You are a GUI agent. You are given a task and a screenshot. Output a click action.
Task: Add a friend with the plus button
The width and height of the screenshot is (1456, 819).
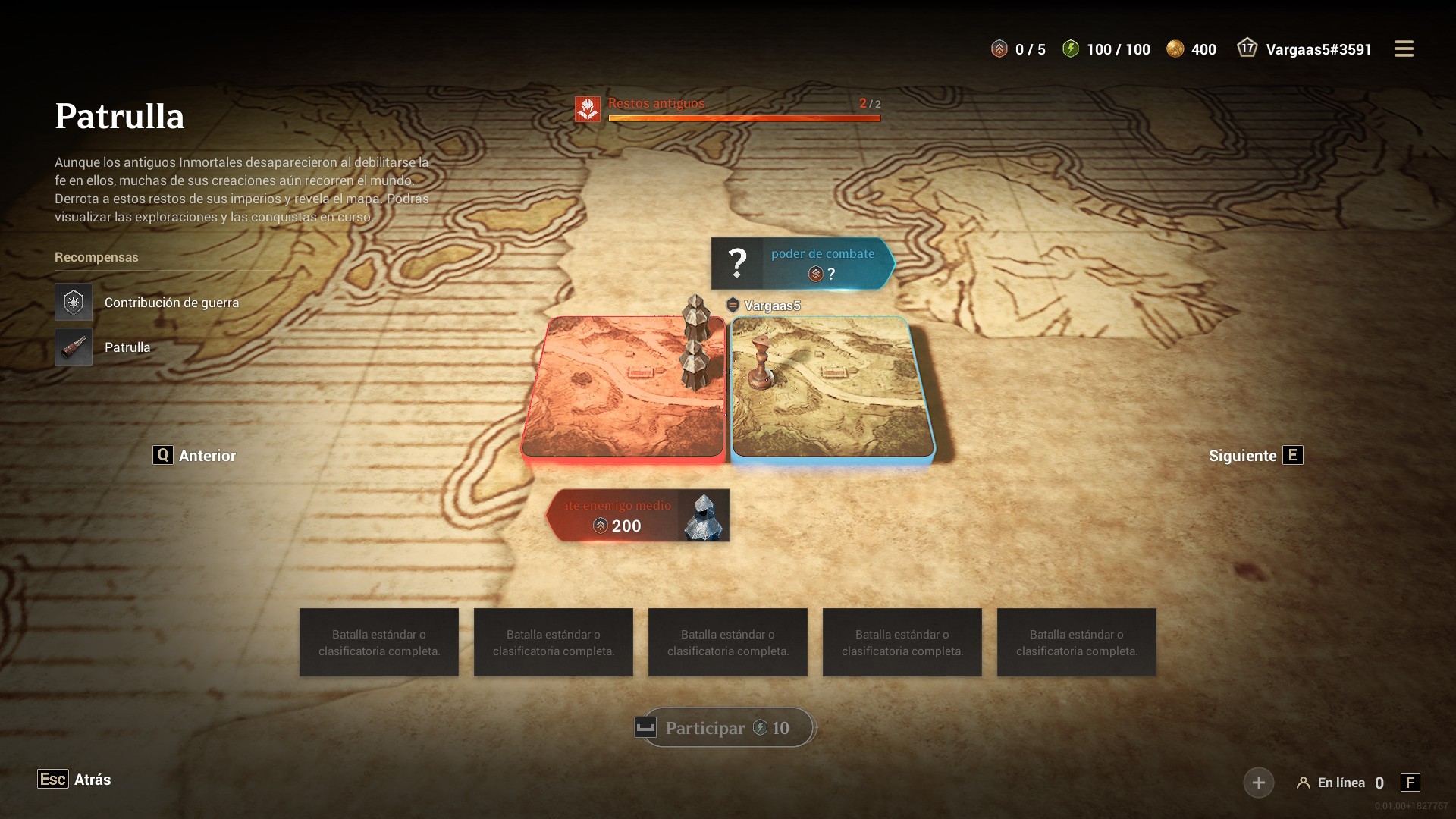coord(1258,783)
